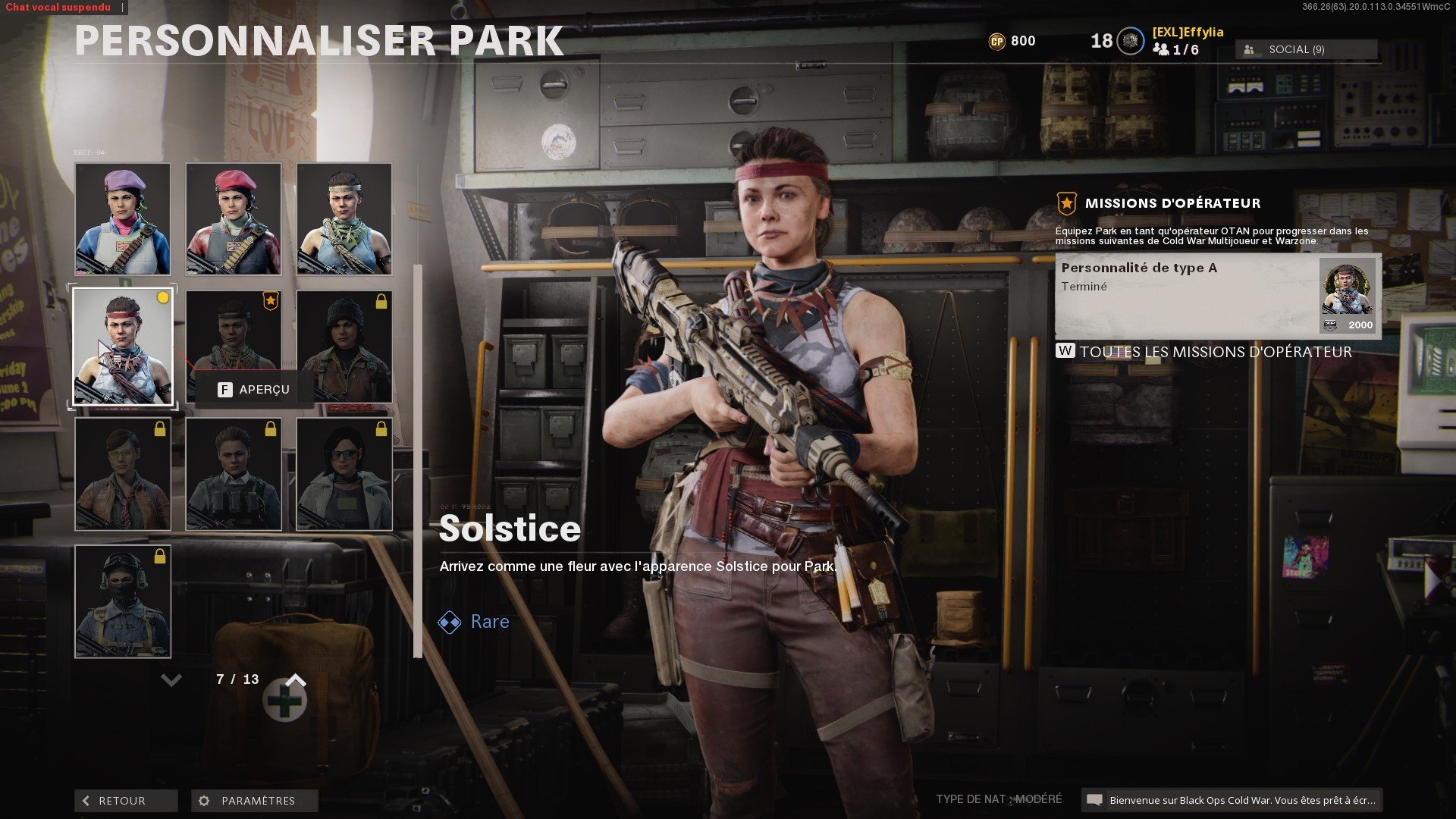Open the EXL Effylia player profile
The image size is (1456, 819).
click(x=1187, y=33)
